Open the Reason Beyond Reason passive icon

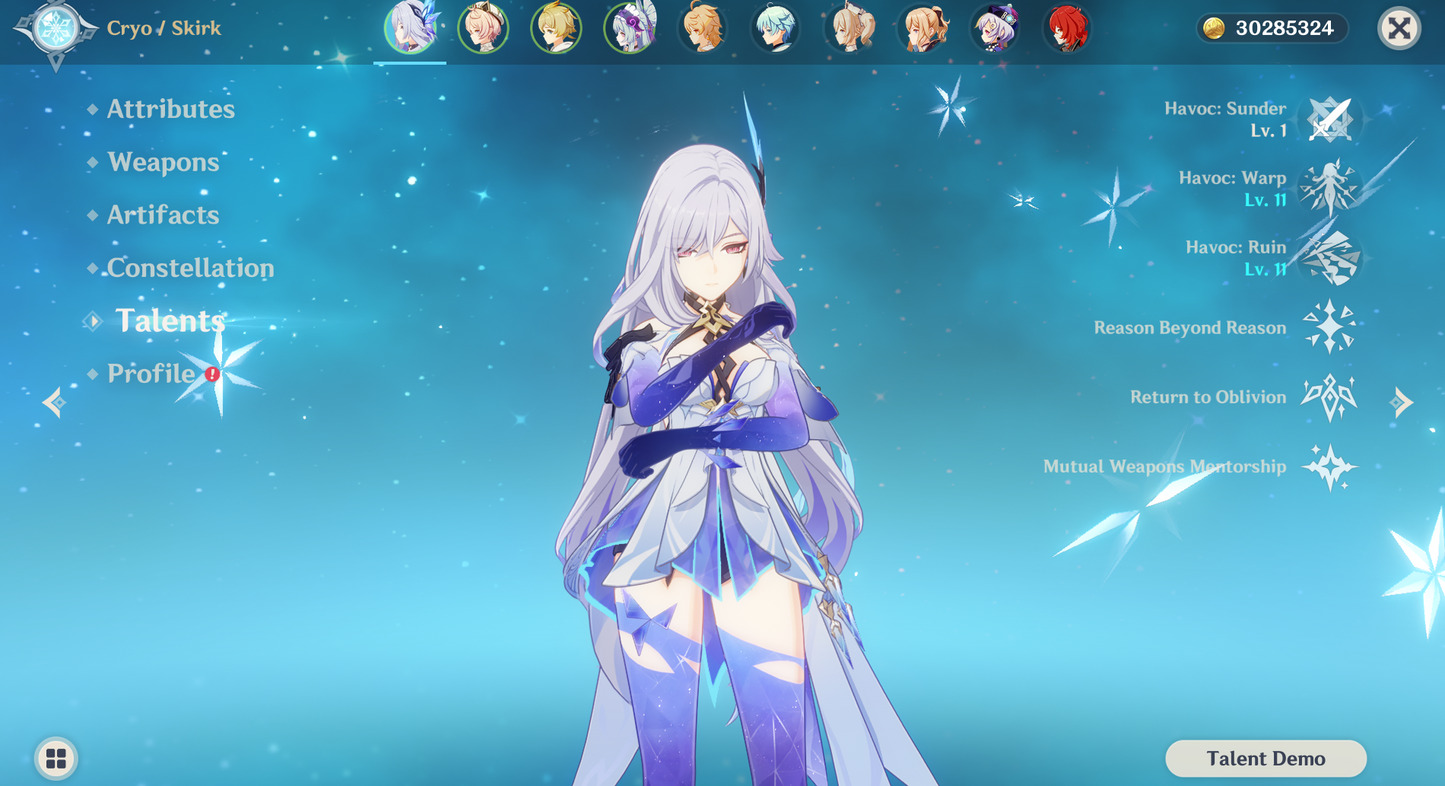click(1330, 327)
